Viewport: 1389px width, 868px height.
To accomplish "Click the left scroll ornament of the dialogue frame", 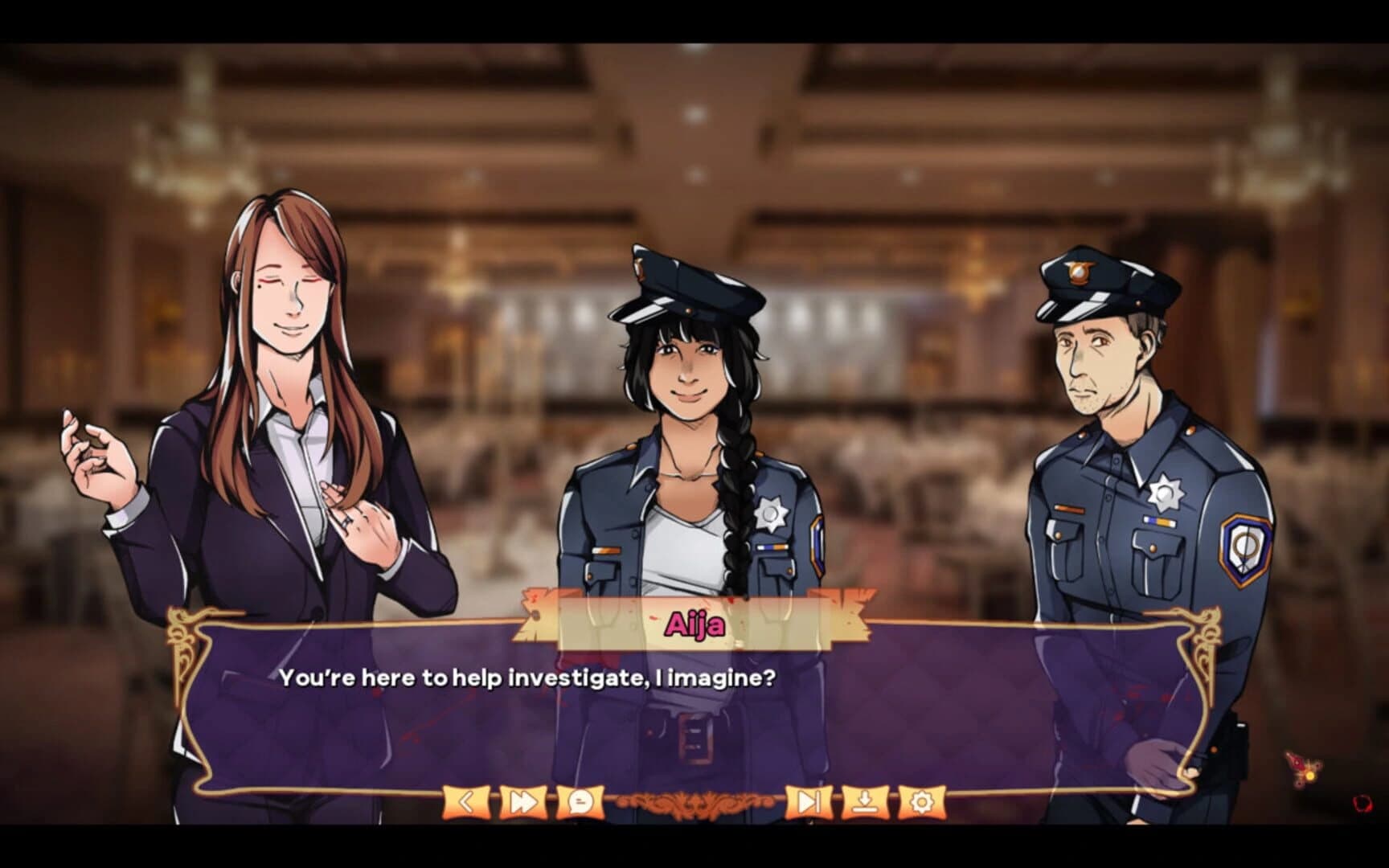I will (x=182, y=635).
